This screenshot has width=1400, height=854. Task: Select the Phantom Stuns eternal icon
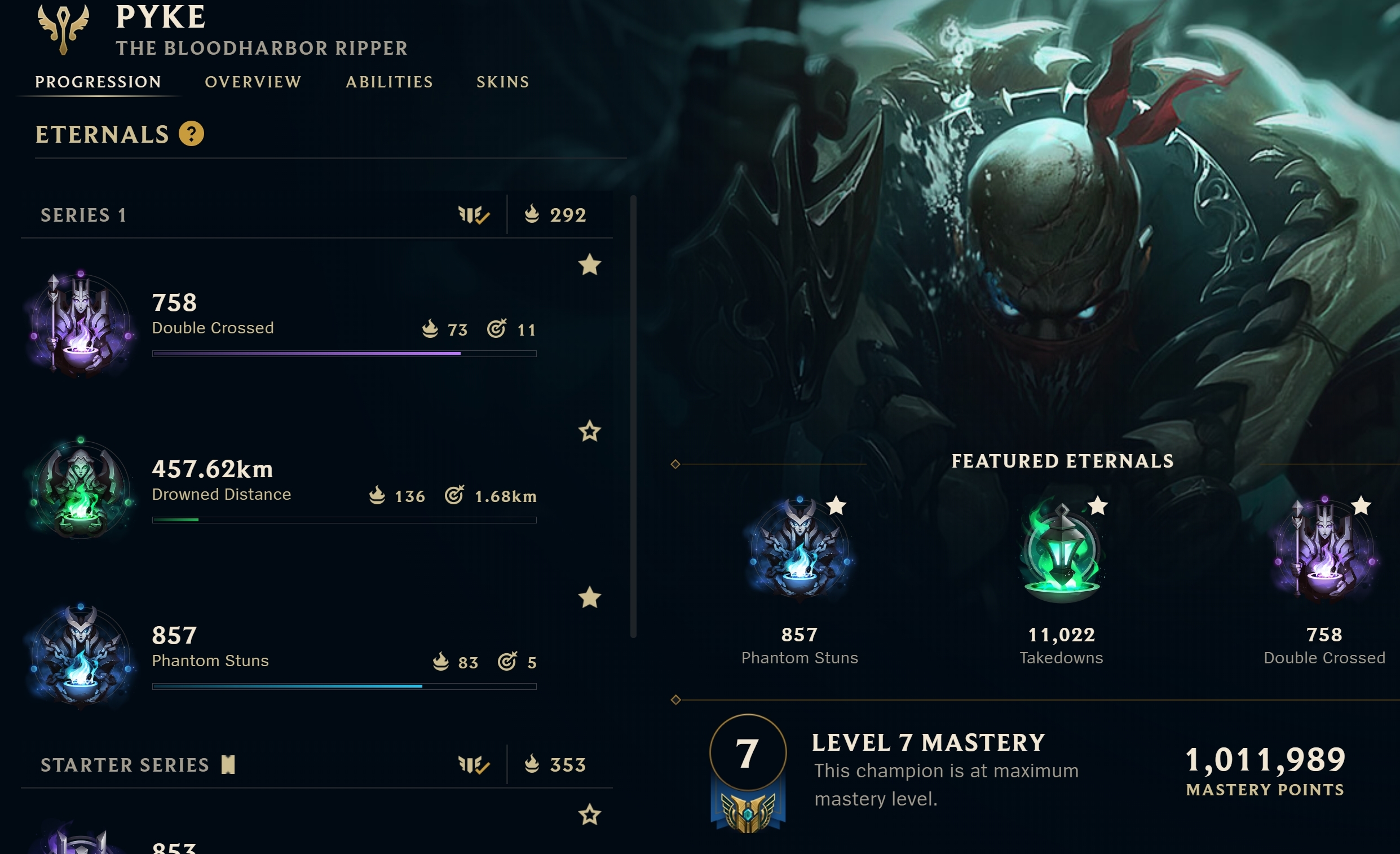(81, 657)
